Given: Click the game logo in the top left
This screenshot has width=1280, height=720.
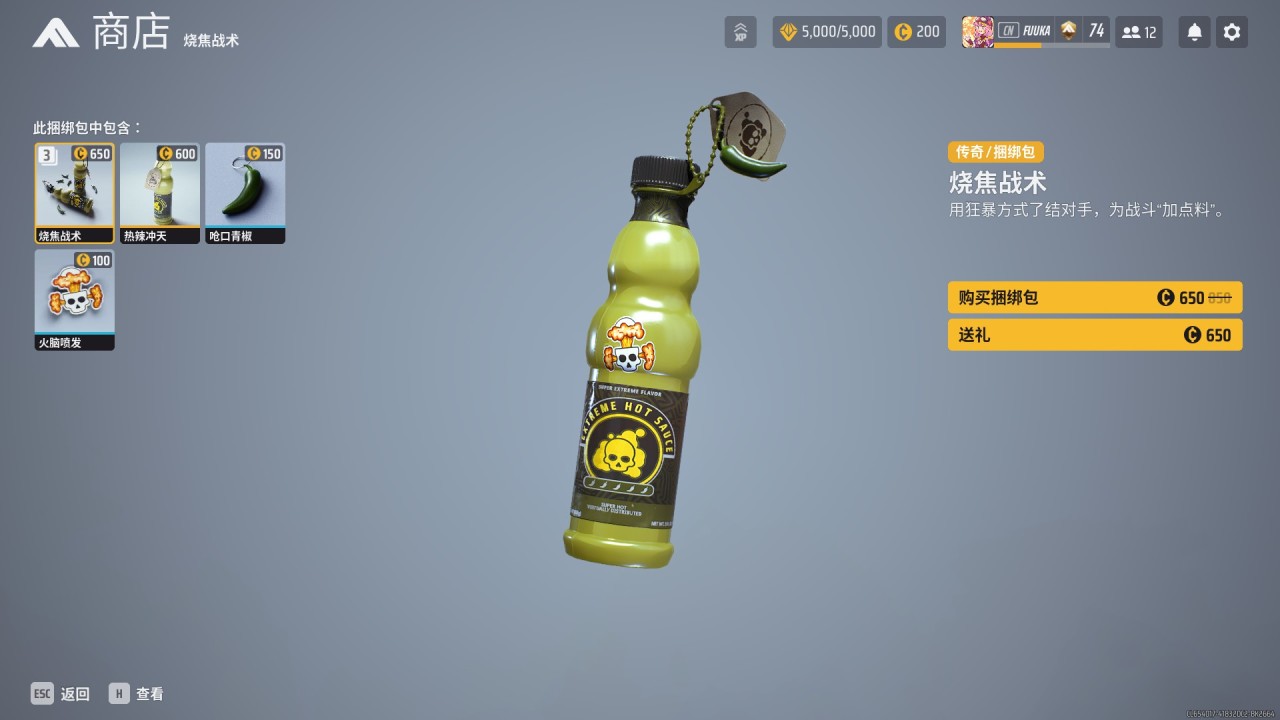Looking at the screenshot, I should click(x=57, y=31).
